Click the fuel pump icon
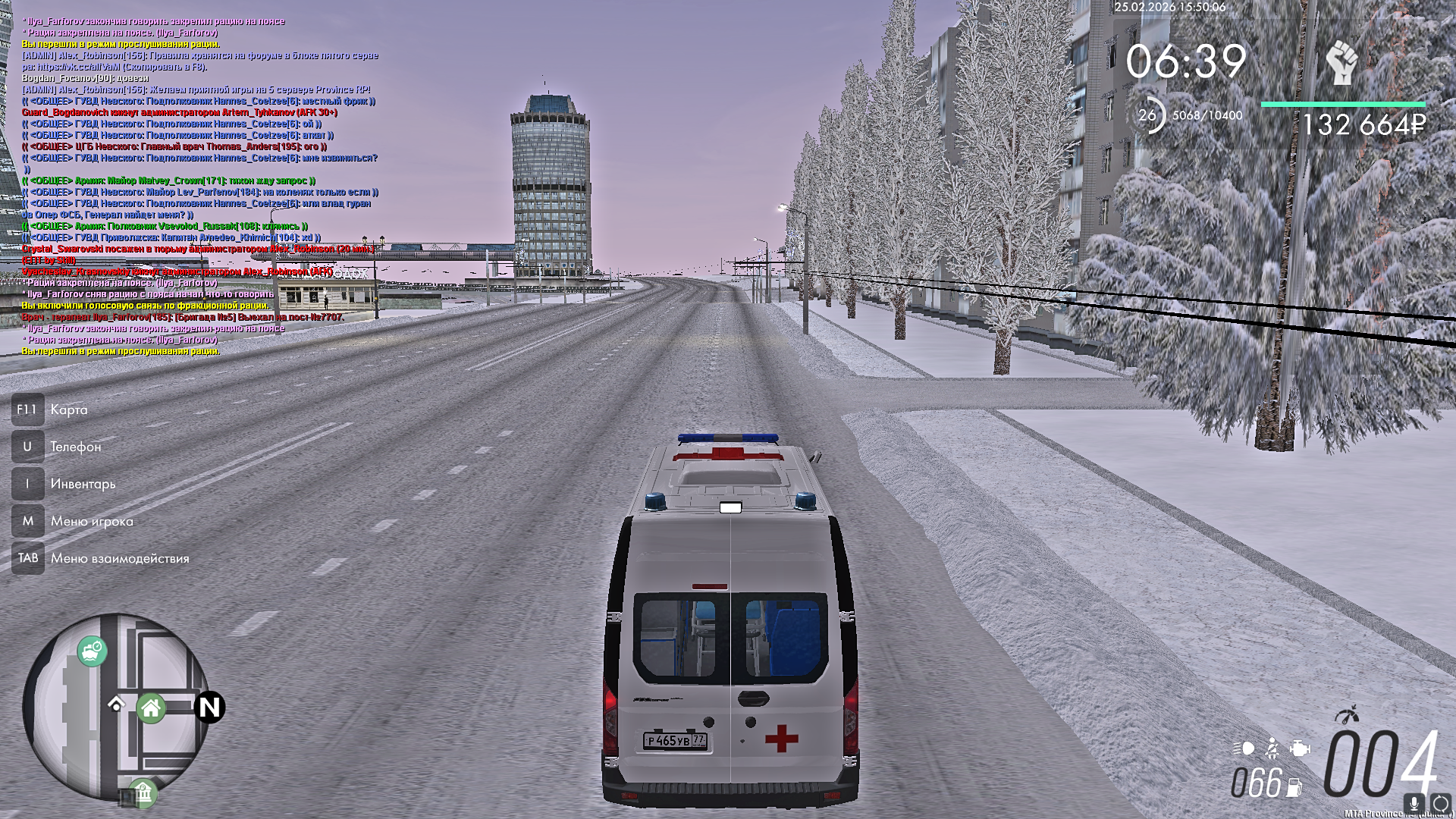The height and width of the screenshot is (819, 1456). (1294, 788)
